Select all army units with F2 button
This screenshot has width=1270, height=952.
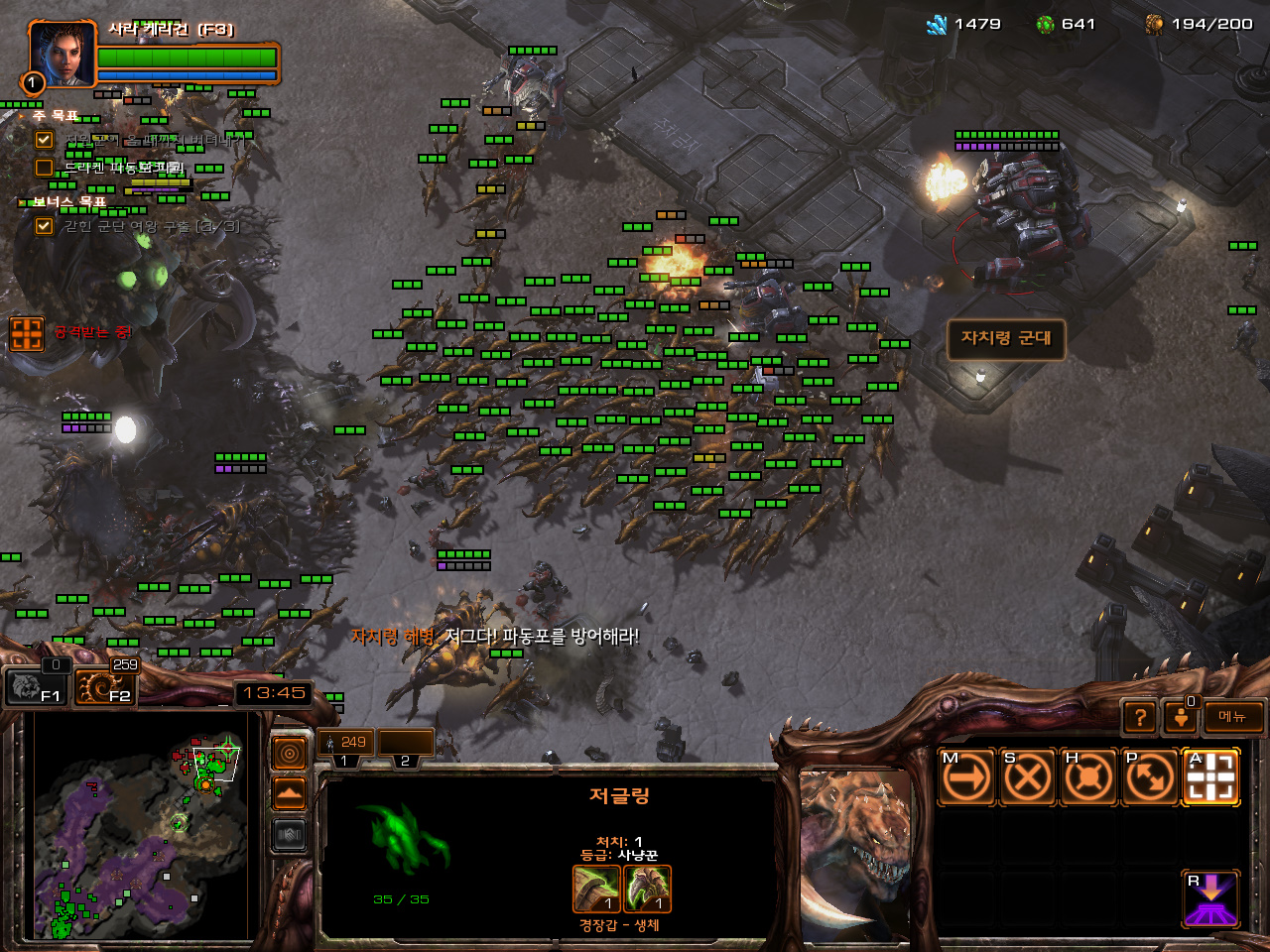(x=105, y=686)
